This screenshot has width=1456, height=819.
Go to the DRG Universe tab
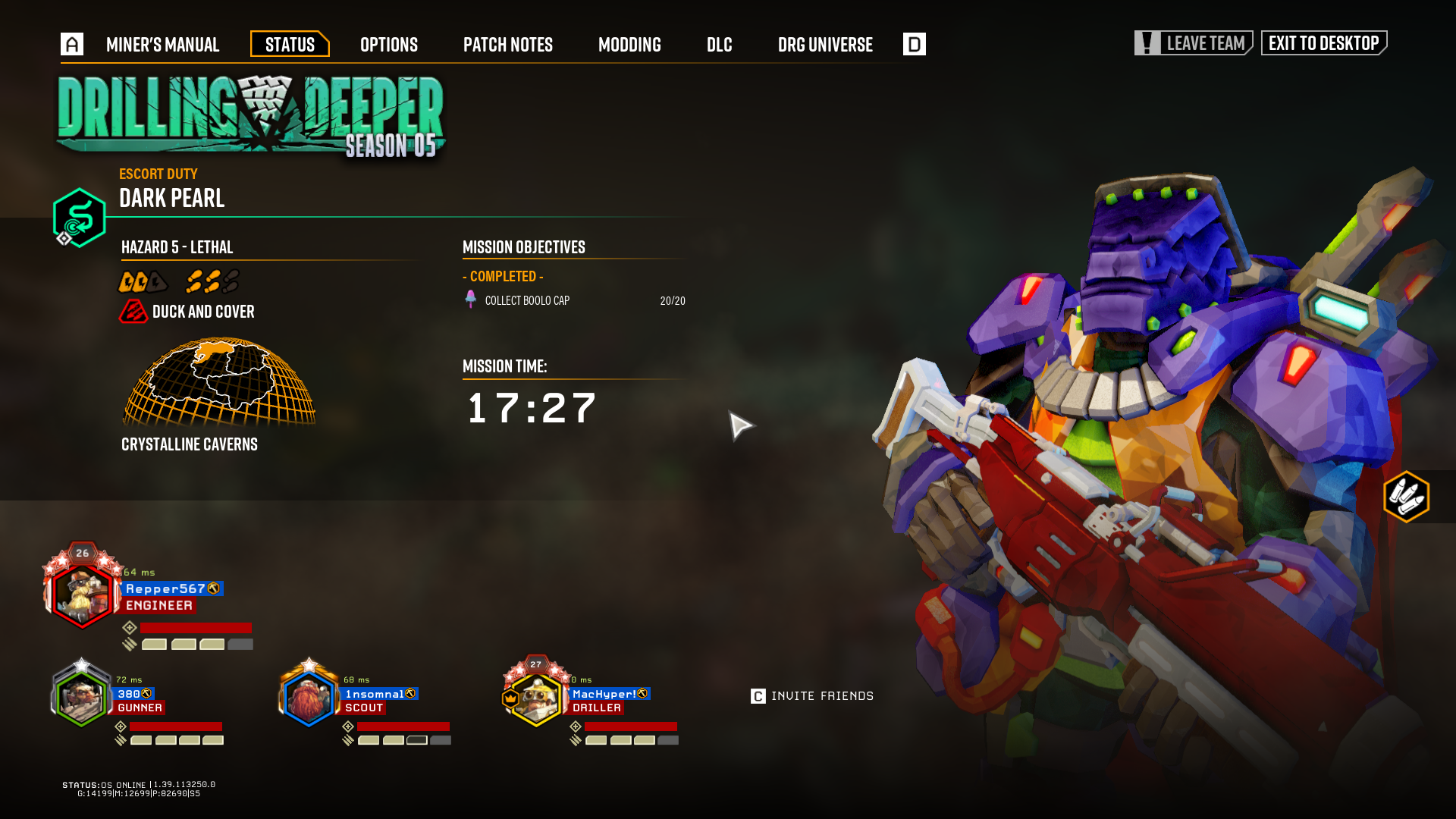pyautogui.click(x=824, y=45)
